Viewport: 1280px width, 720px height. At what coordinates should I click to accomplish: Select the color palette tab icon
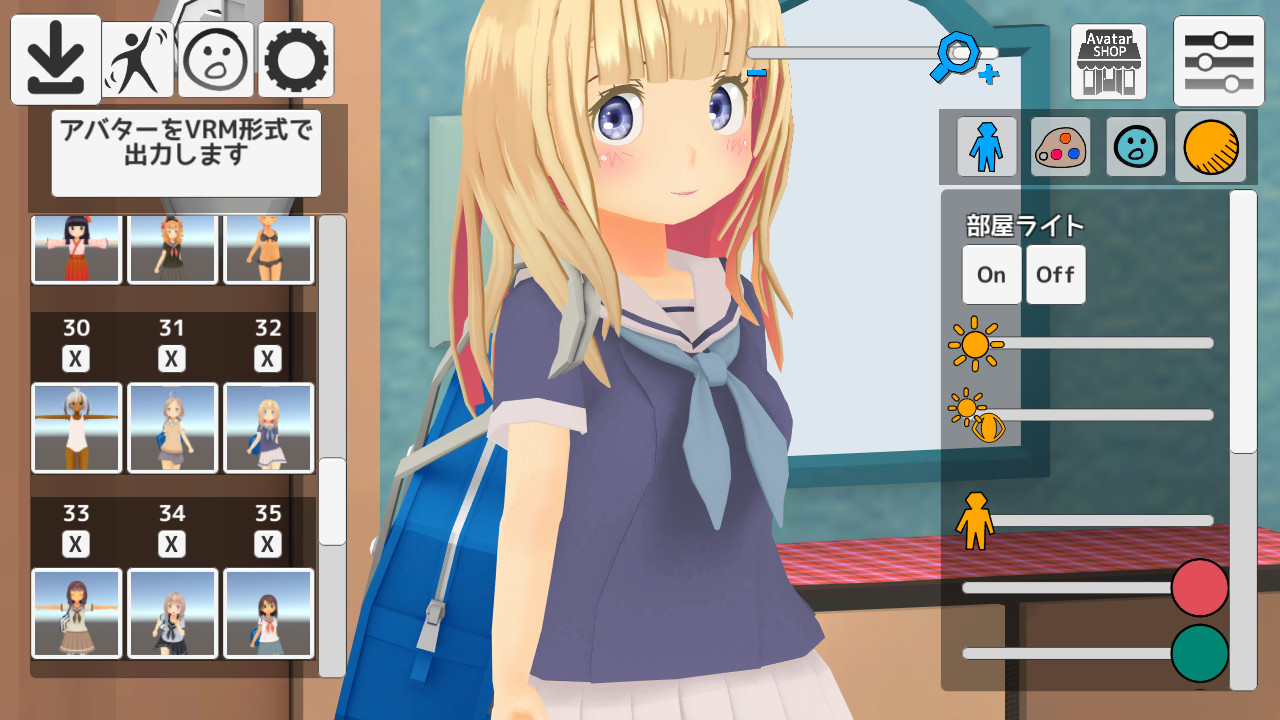(1060, 146)
